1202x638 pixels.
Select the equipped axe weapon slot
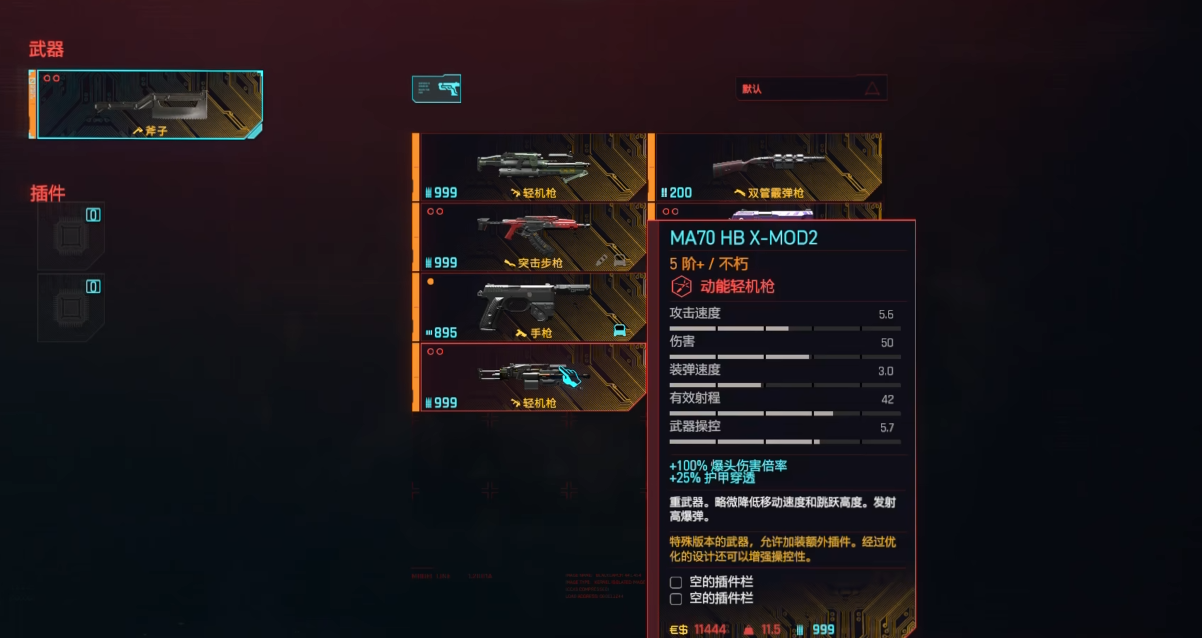(x=148, y=105)
